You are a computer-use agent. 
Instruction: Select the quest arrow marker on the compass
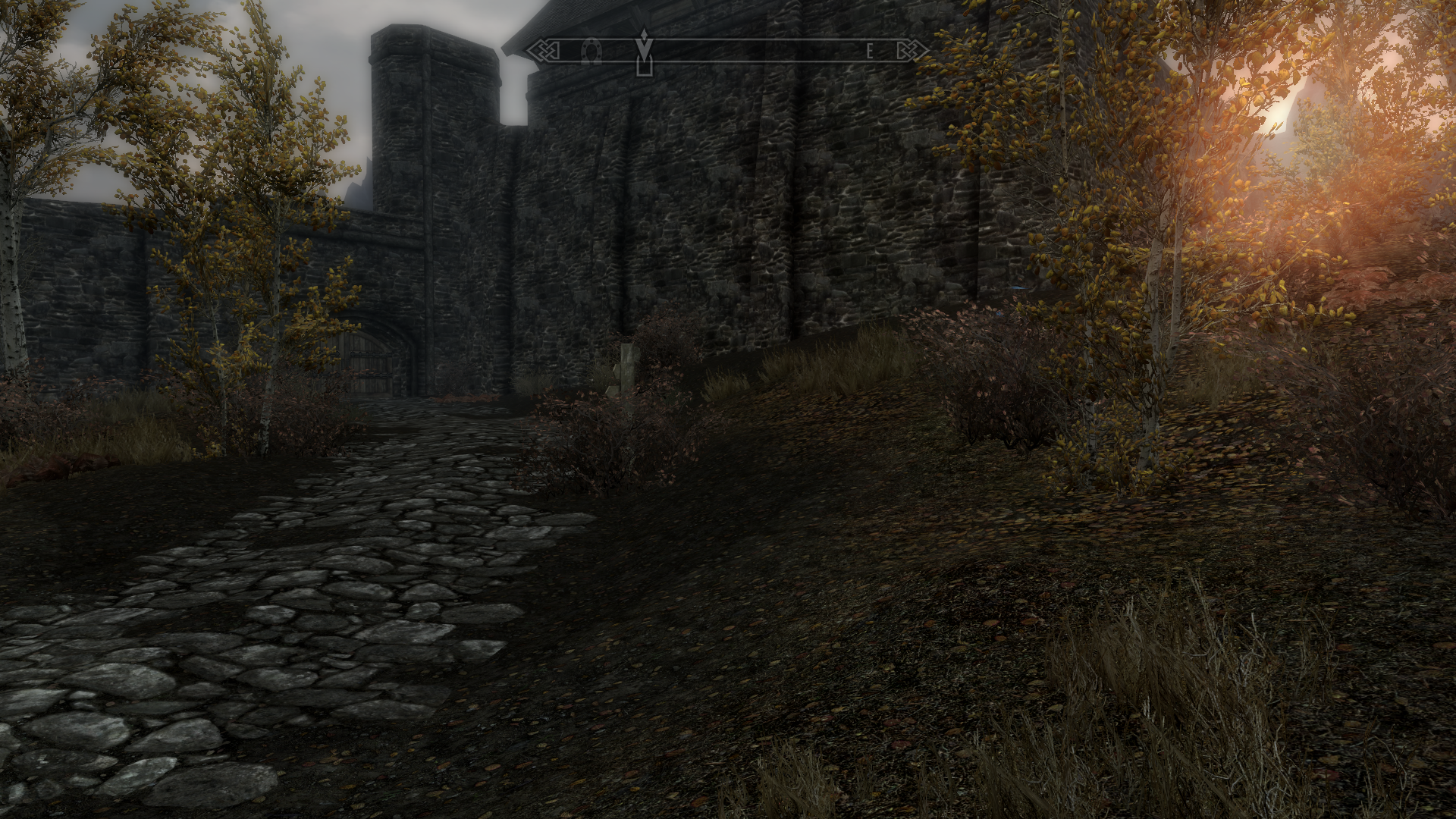pos(644,51)
